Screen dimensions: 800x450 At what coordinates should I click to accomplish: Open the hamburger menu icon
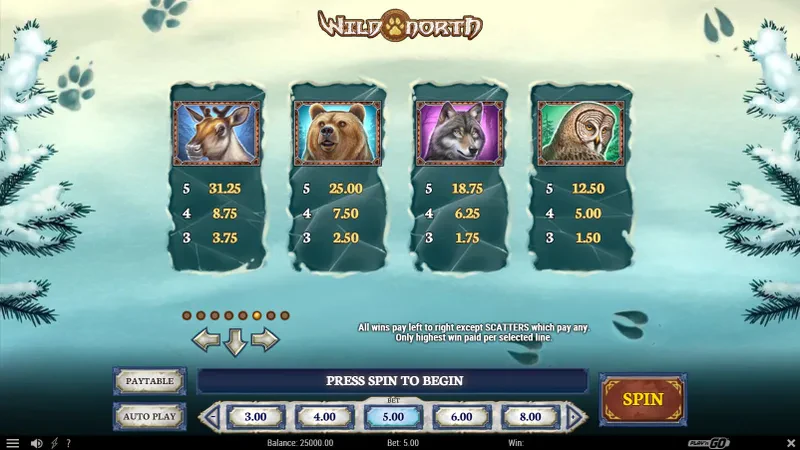point(13,443)
